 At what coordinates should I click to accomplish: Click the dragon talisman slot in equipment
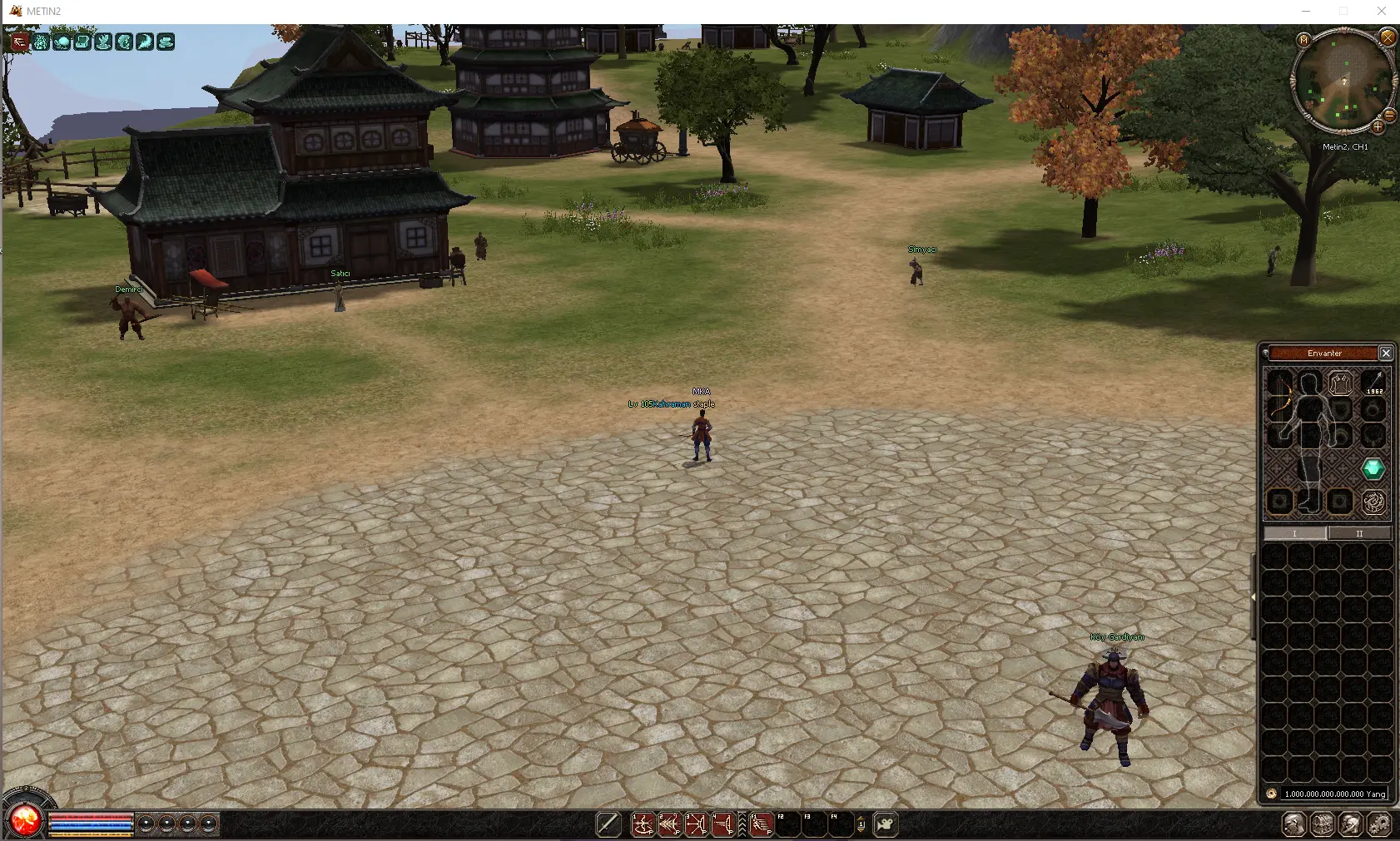pyautogui.click(x=1374, y=501)
